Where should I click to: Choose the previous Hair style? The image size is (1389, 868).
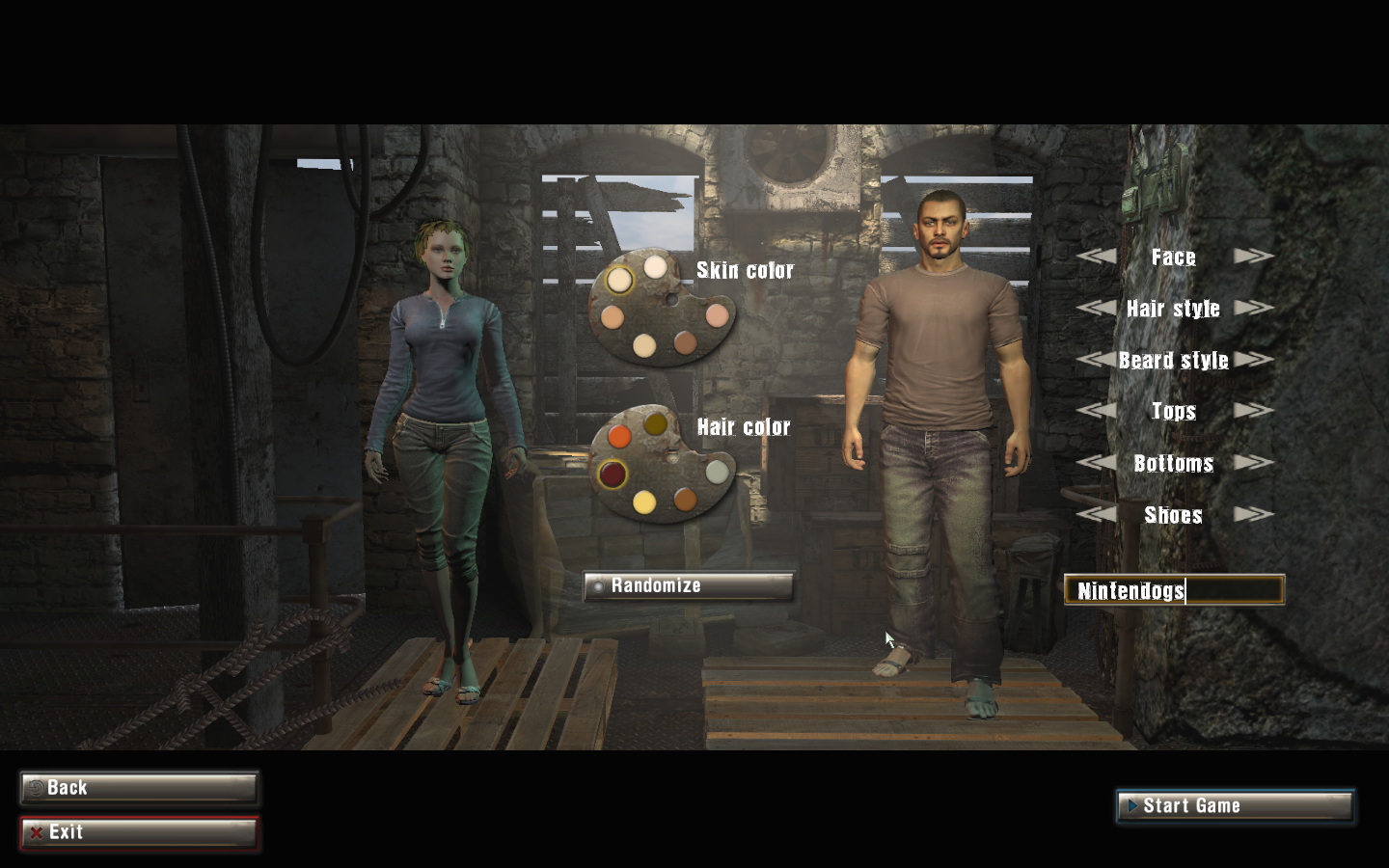pyautogui.click(x=1096, y=309)
